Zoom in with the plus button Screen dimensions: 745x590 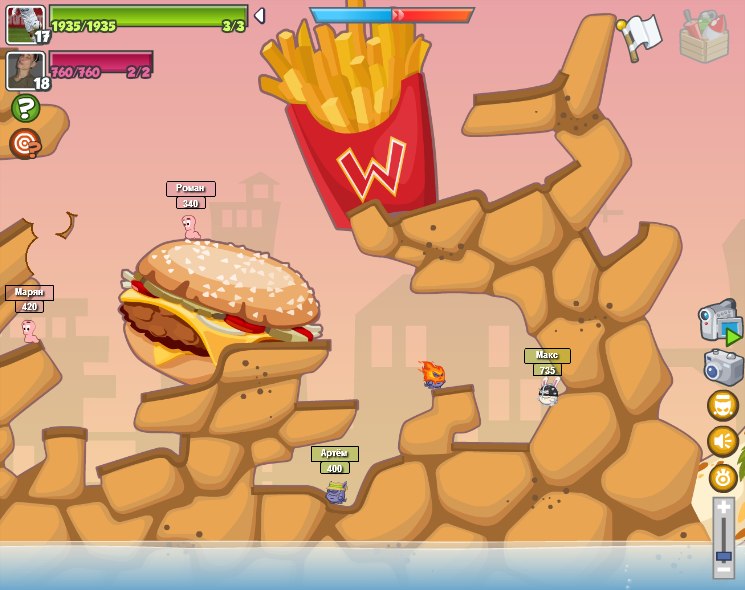point(723,509)
